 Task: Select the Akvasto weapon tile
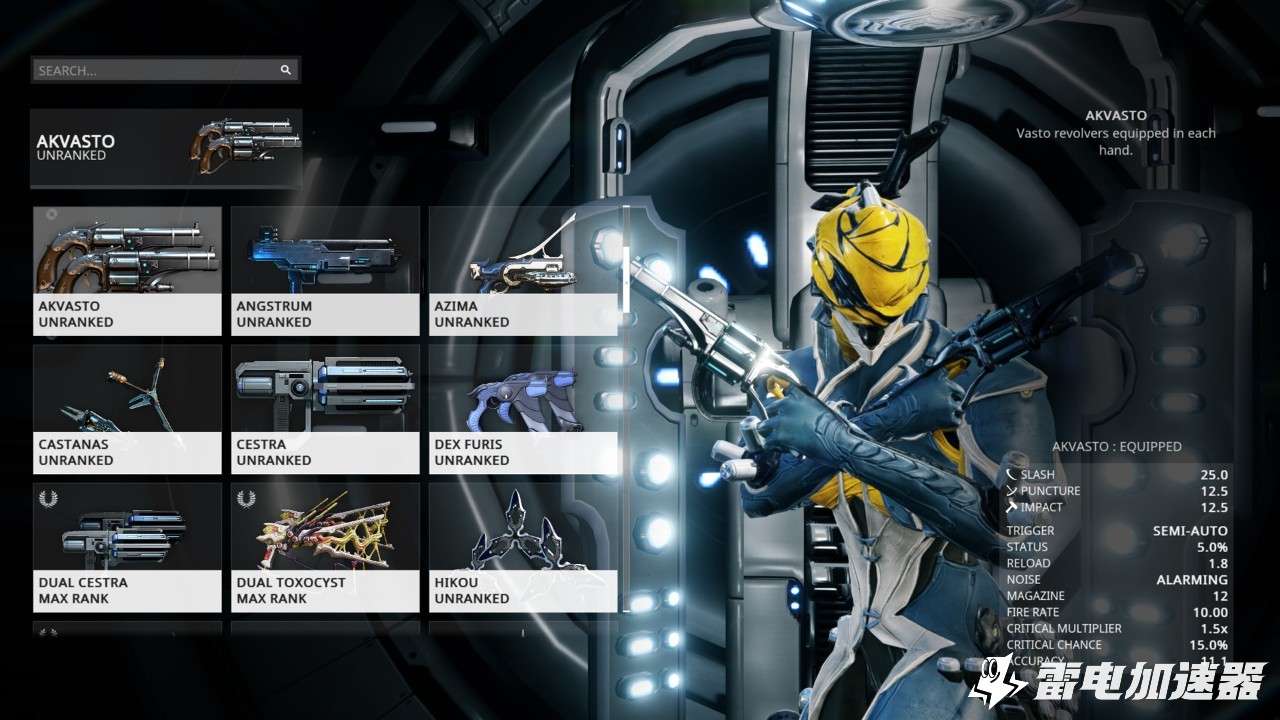127,271
